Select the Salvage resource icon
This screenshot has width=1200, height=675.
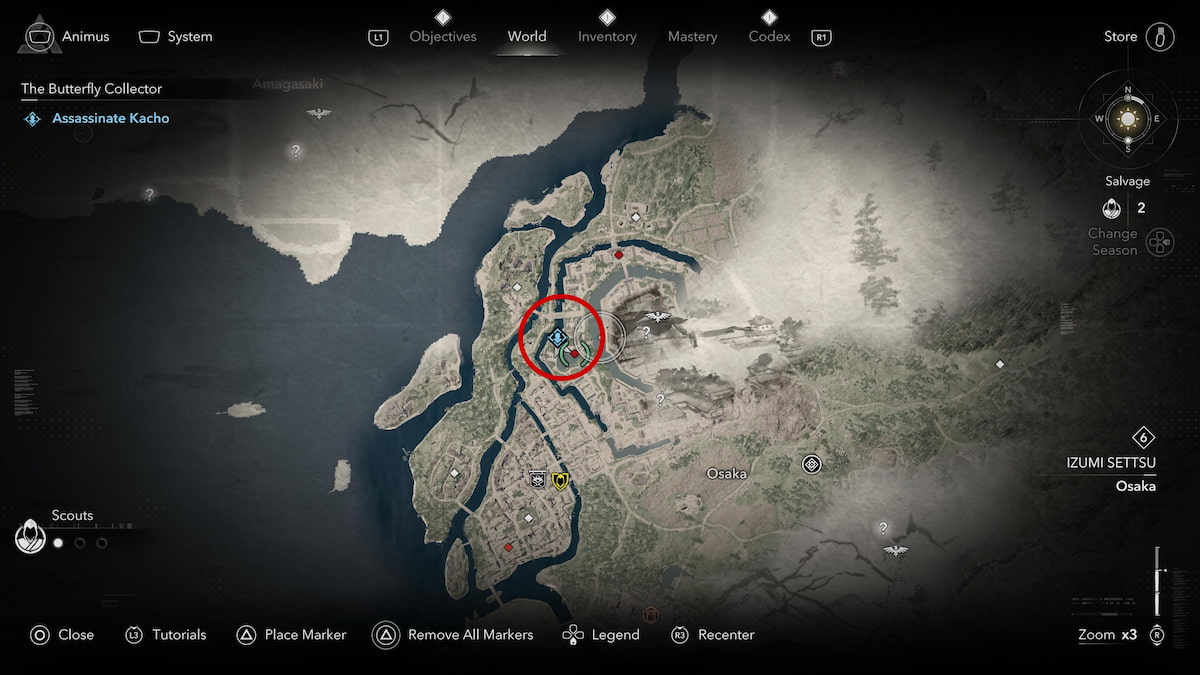tap(1110, 209)
